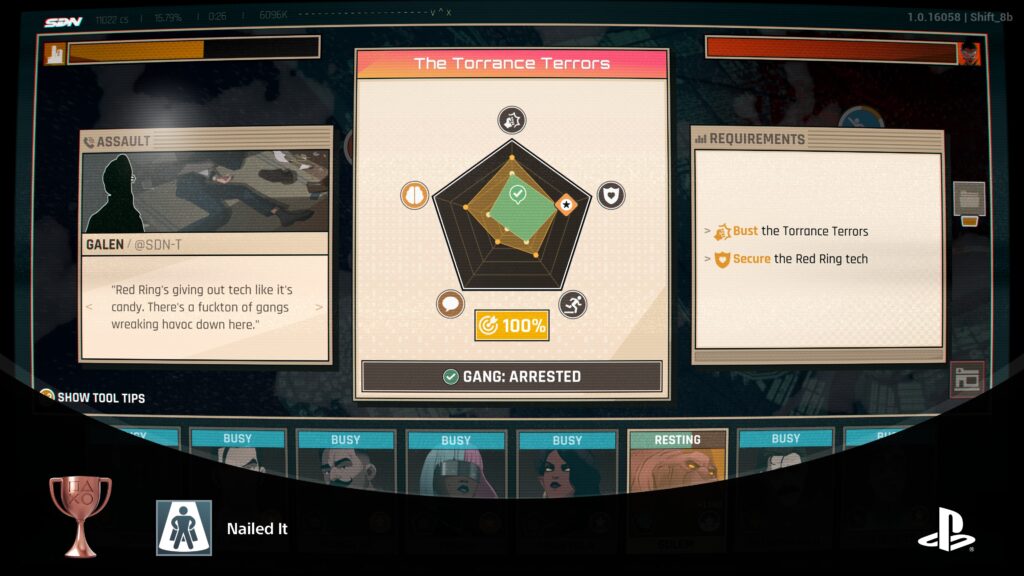Select the speech bubble charisma stat icon
The width and height of the screenshot is (1024, 576).
click(451, 305)
